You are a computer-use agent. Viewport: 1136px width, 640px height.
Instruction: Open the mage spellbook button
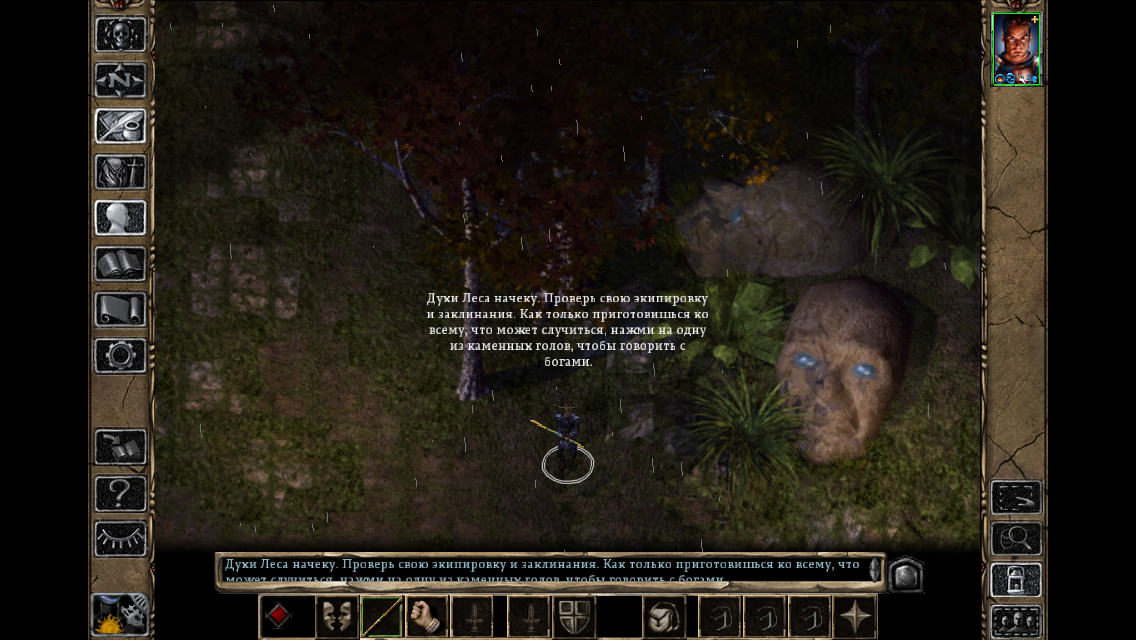click(x=121, y=265)
